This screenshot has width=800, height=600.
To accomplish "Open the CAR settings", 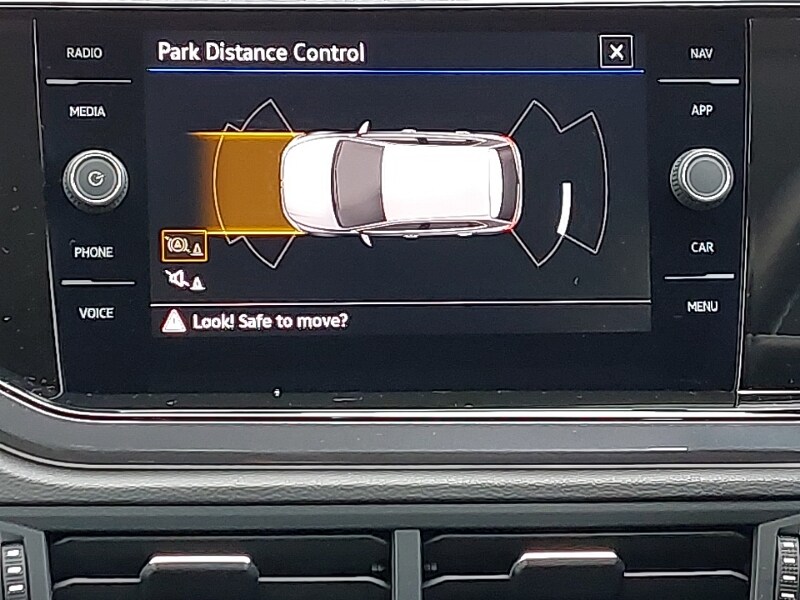I will pyautogui.click(x=702, y=247).
